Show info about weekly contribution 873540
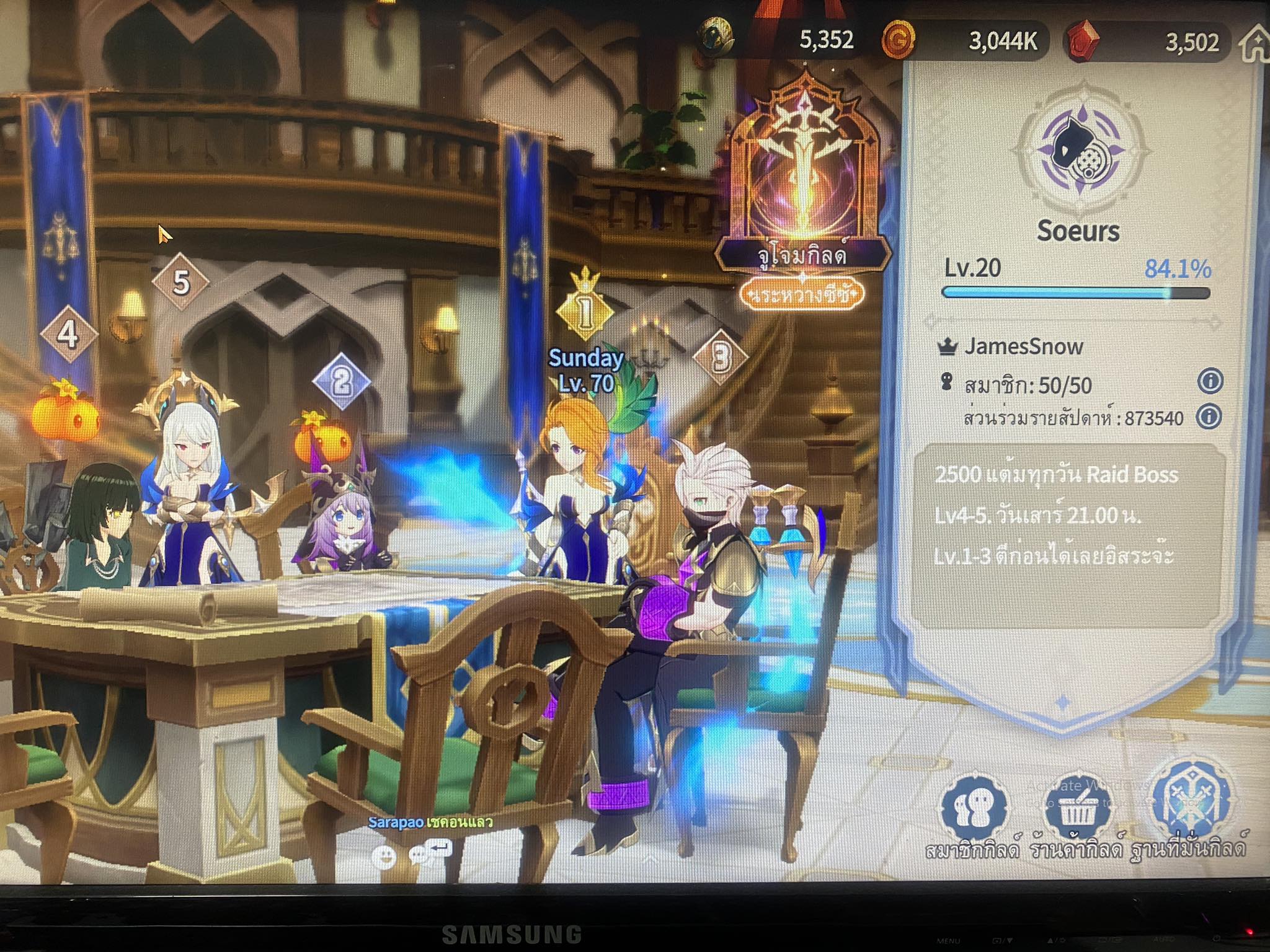This screenshot has width=1270, height=952. tap(1209, 416)
